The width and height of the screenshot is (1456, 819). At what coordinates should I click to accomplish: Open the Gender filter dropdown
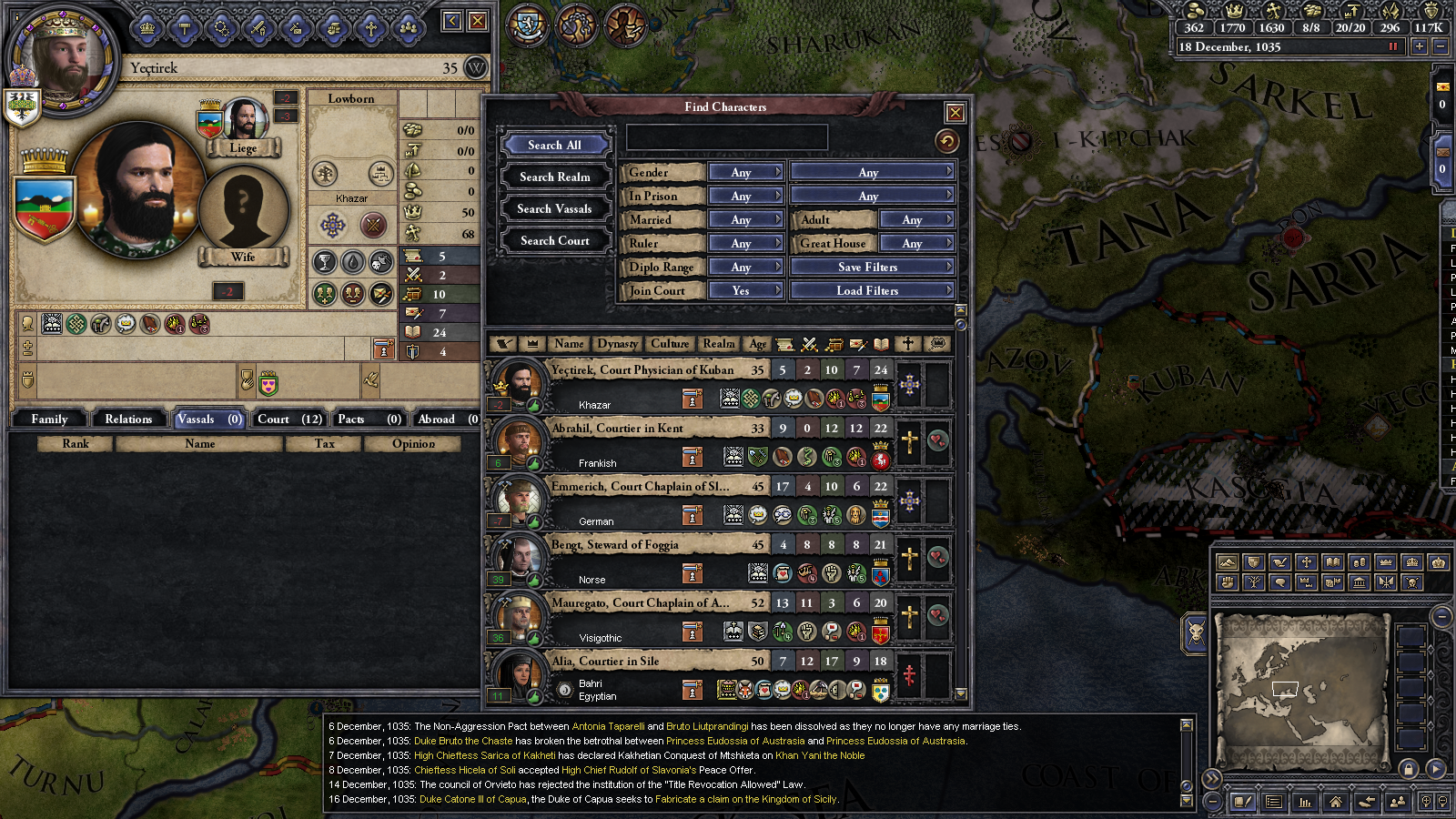point(745,172)
